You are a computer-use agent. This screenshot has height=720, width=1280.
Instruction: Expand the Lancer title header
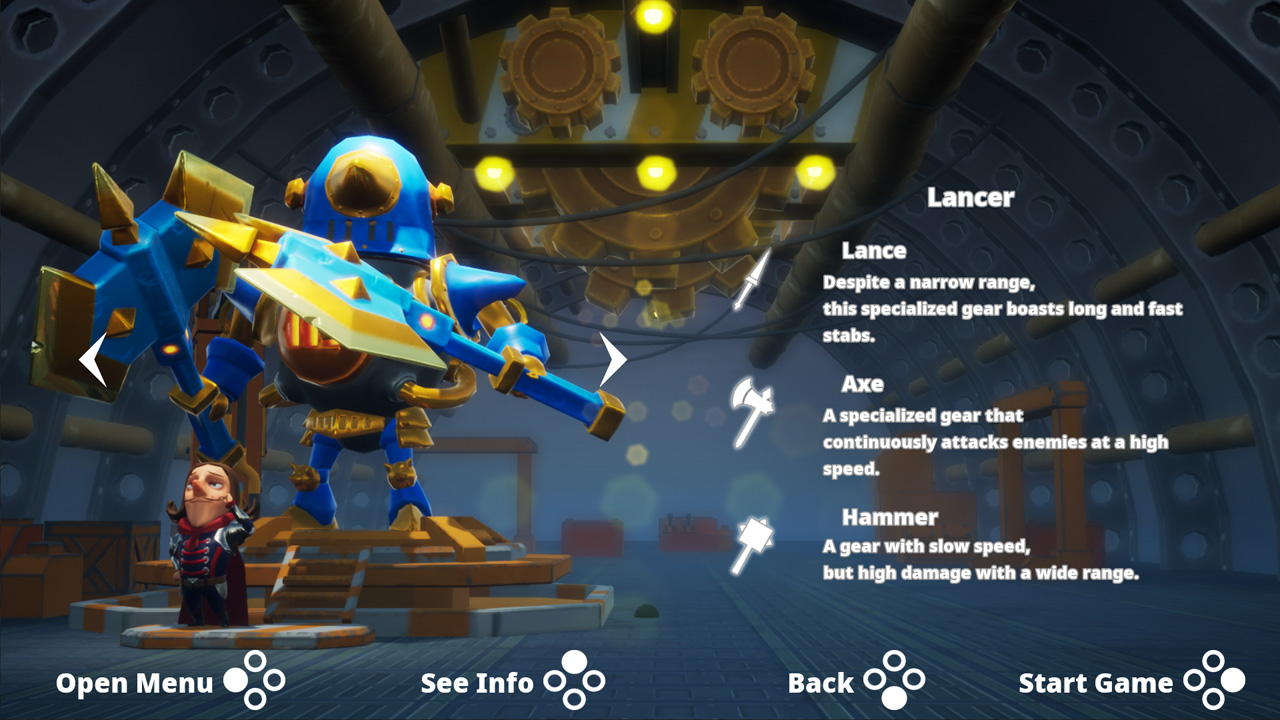[x=971, y=198]
